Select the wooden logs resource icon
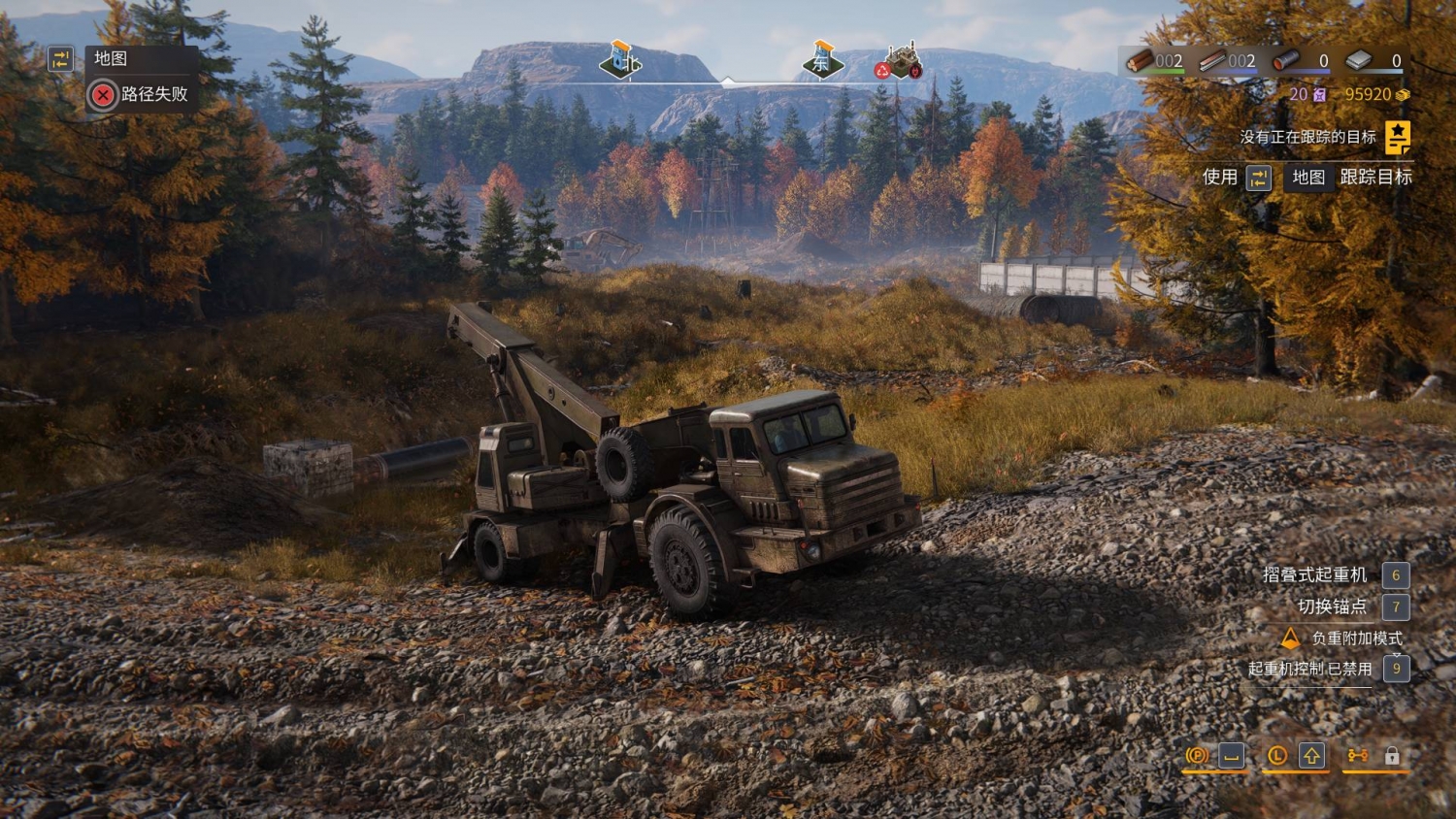Image resolution: width=1456 pixels, height=819 pixels. 1140,61
